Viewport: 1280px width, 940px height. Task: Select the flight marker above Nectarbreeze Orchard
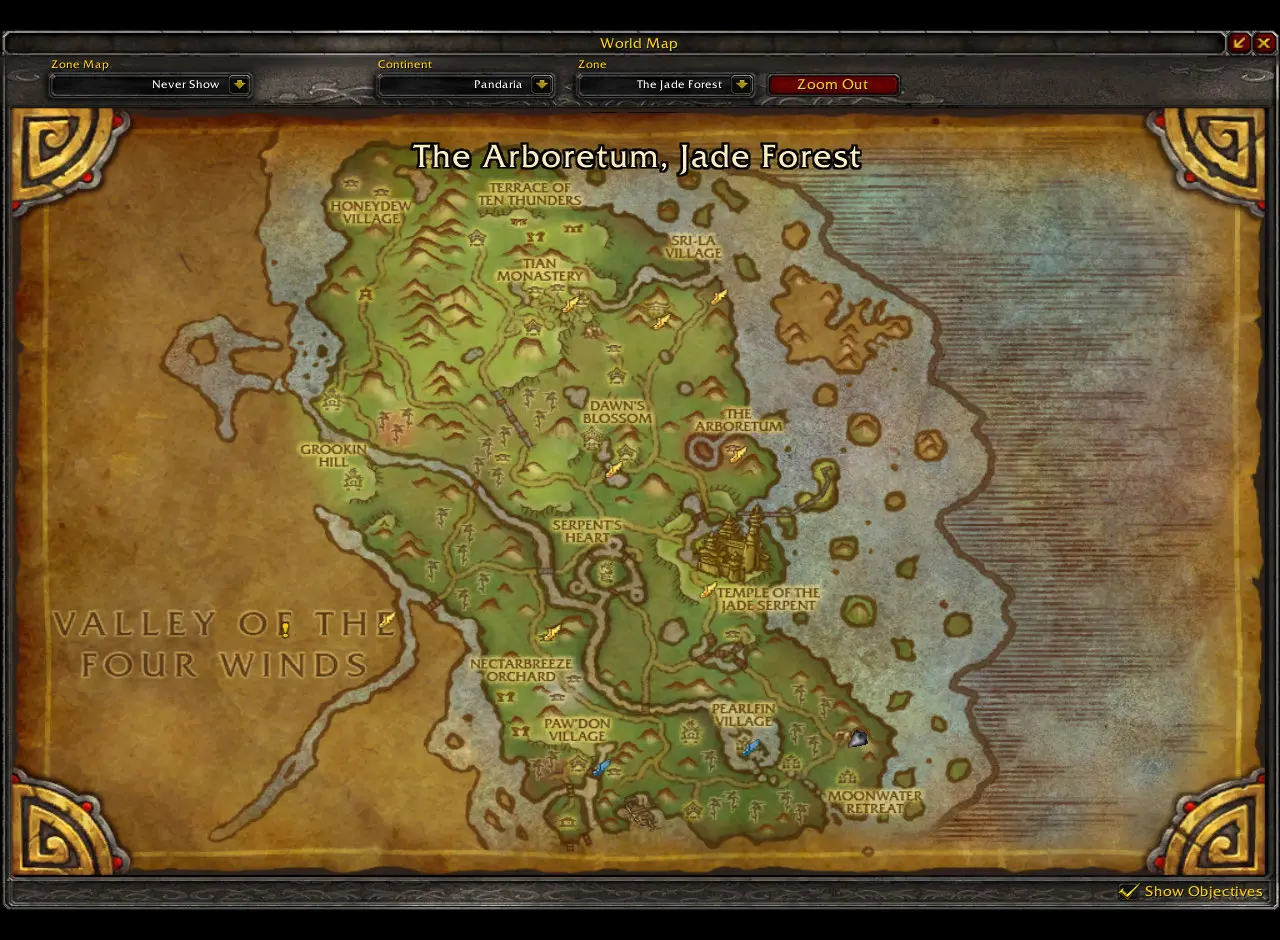click(x=550, y=632)
